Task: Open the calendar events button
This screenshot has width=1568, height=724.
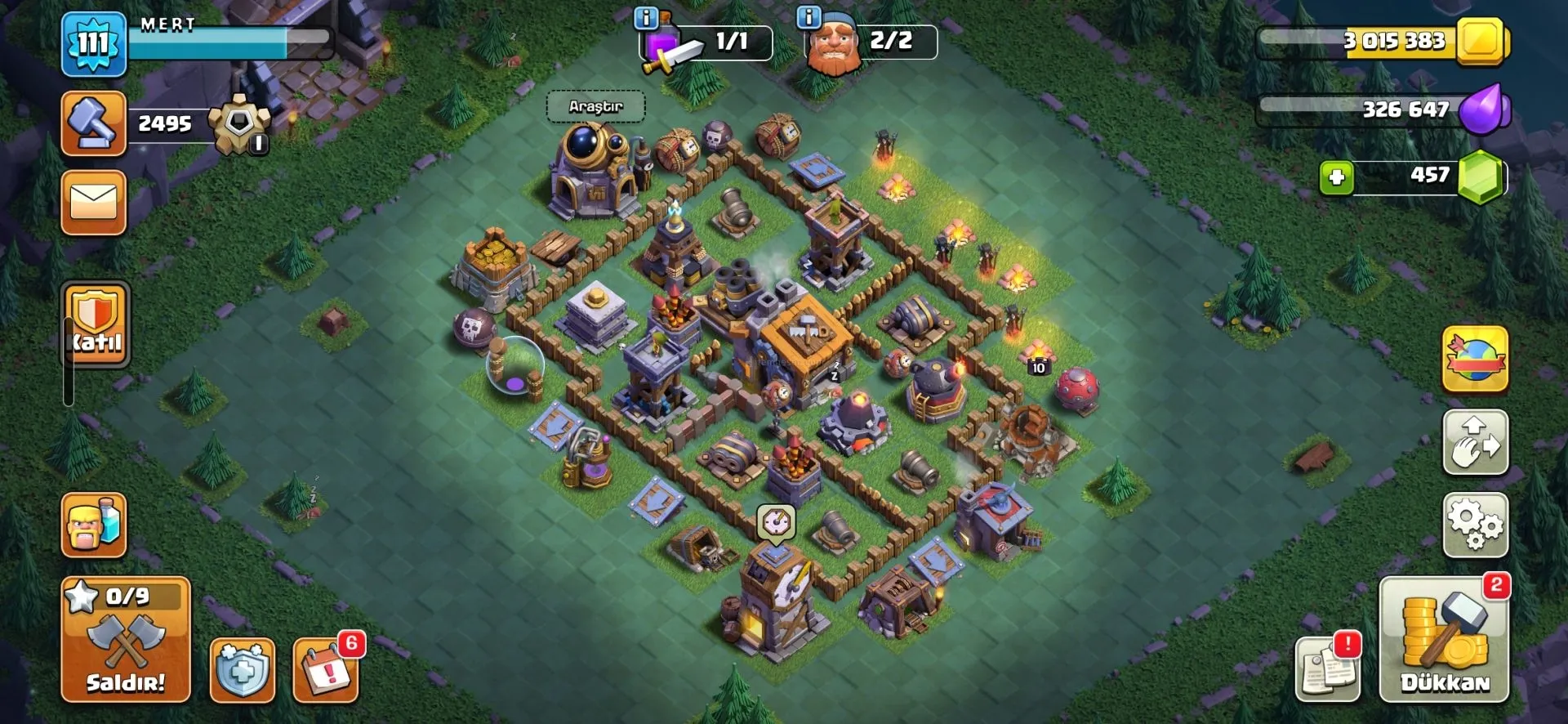Action: coord(326,670)
